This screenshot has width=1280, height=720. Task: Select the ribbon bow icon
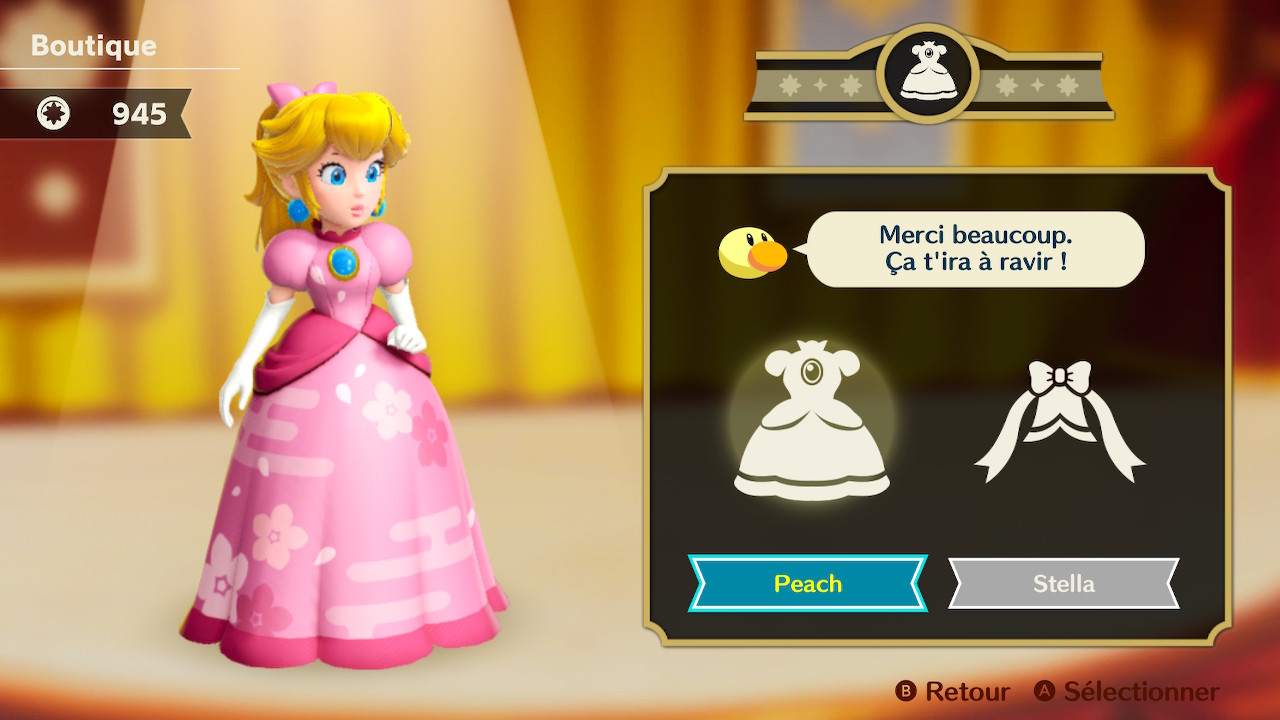pos(1060,420)
